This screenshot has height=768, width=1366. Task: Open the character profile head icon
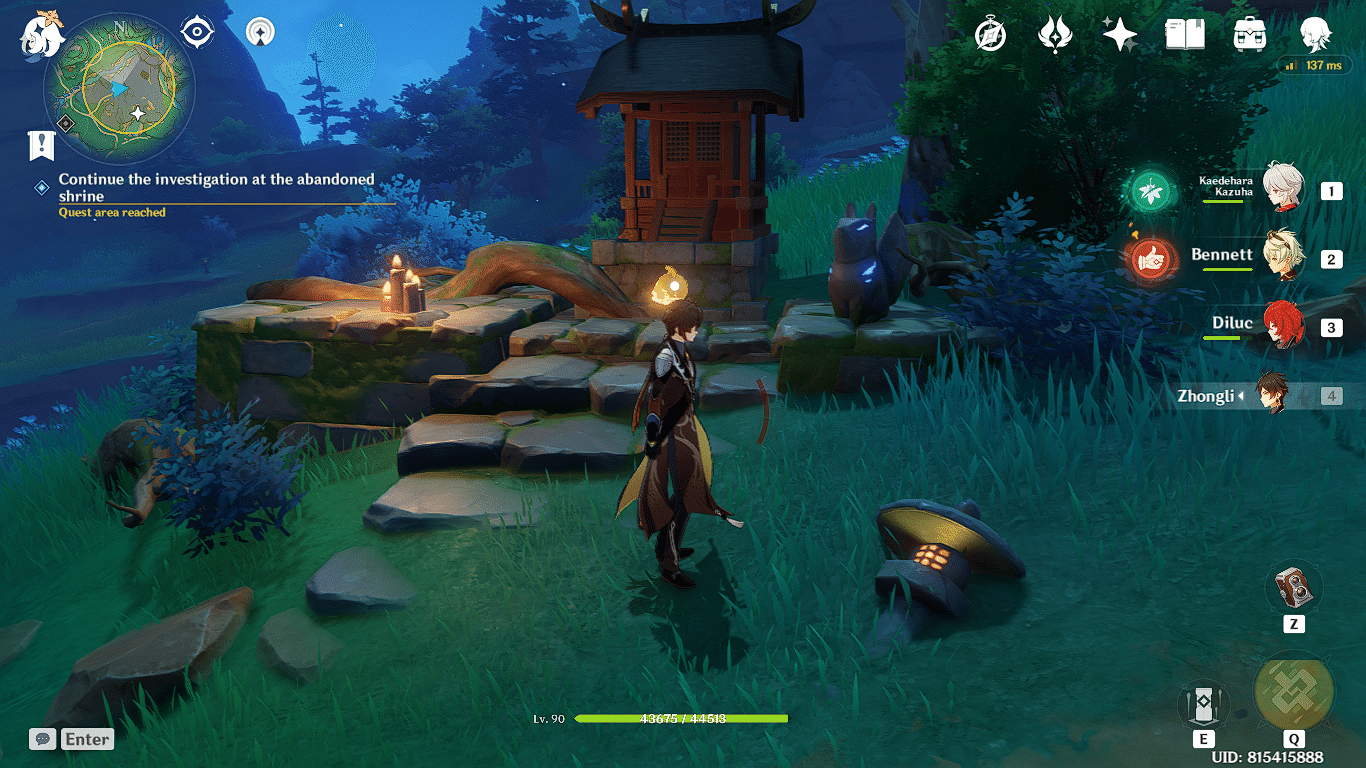pos(1315,36)
